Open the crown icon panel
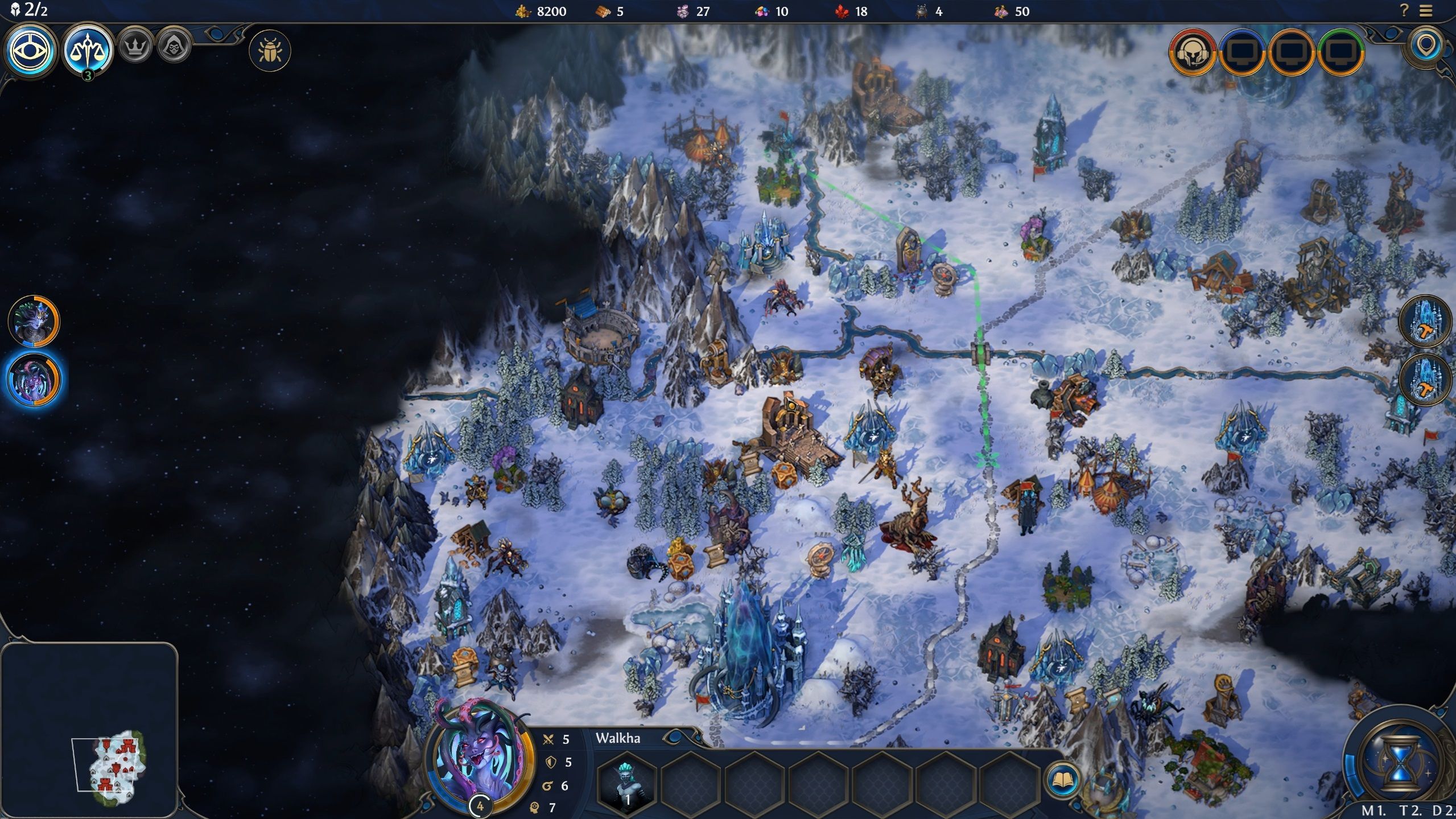This screenshot has width=1456, height=819. coord(135,46)
